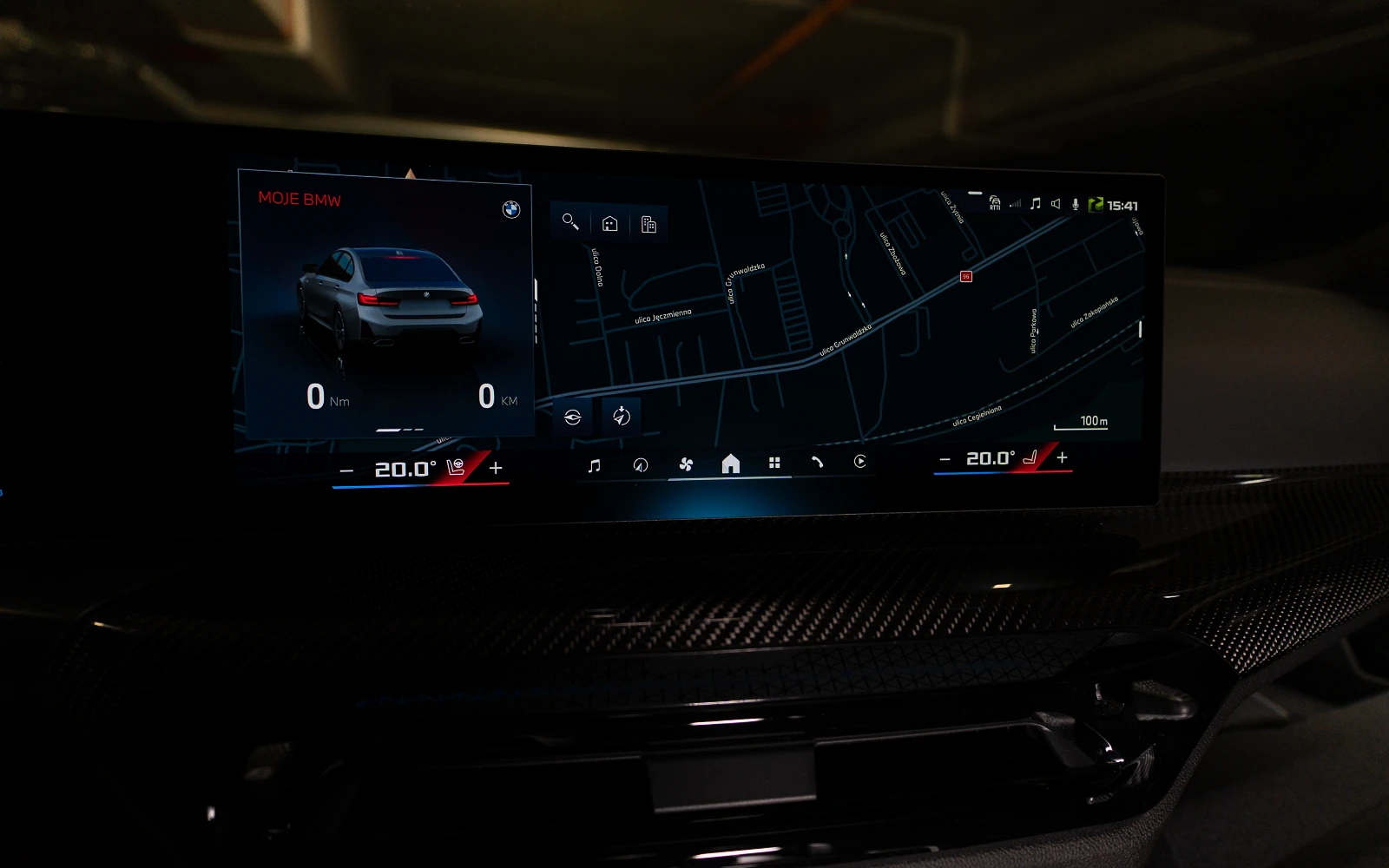
Task: Tap the BMW roundel logo
Action: (x=511, y=209)
